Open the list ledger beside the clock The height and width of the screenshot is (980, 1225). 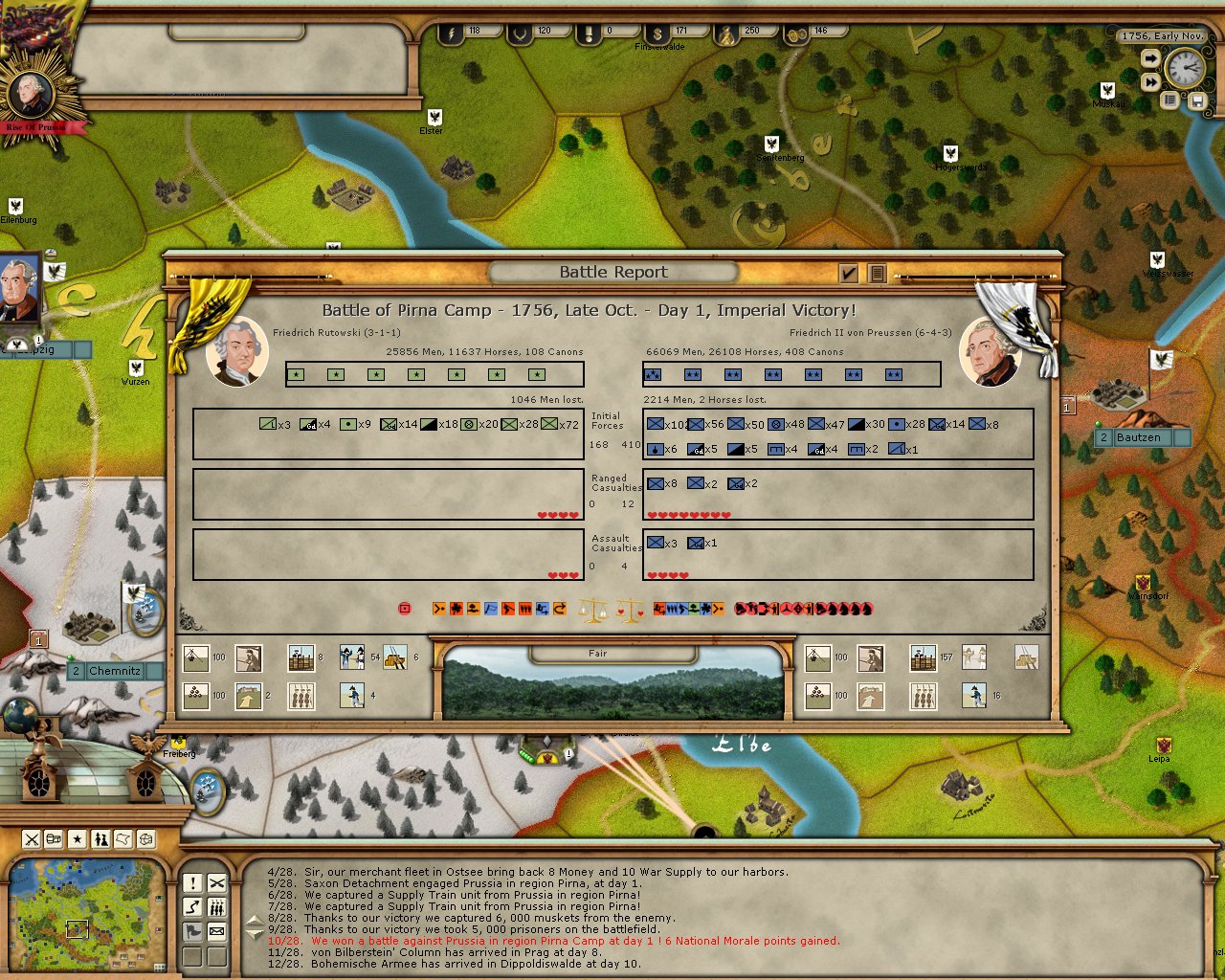[1169, 100]
